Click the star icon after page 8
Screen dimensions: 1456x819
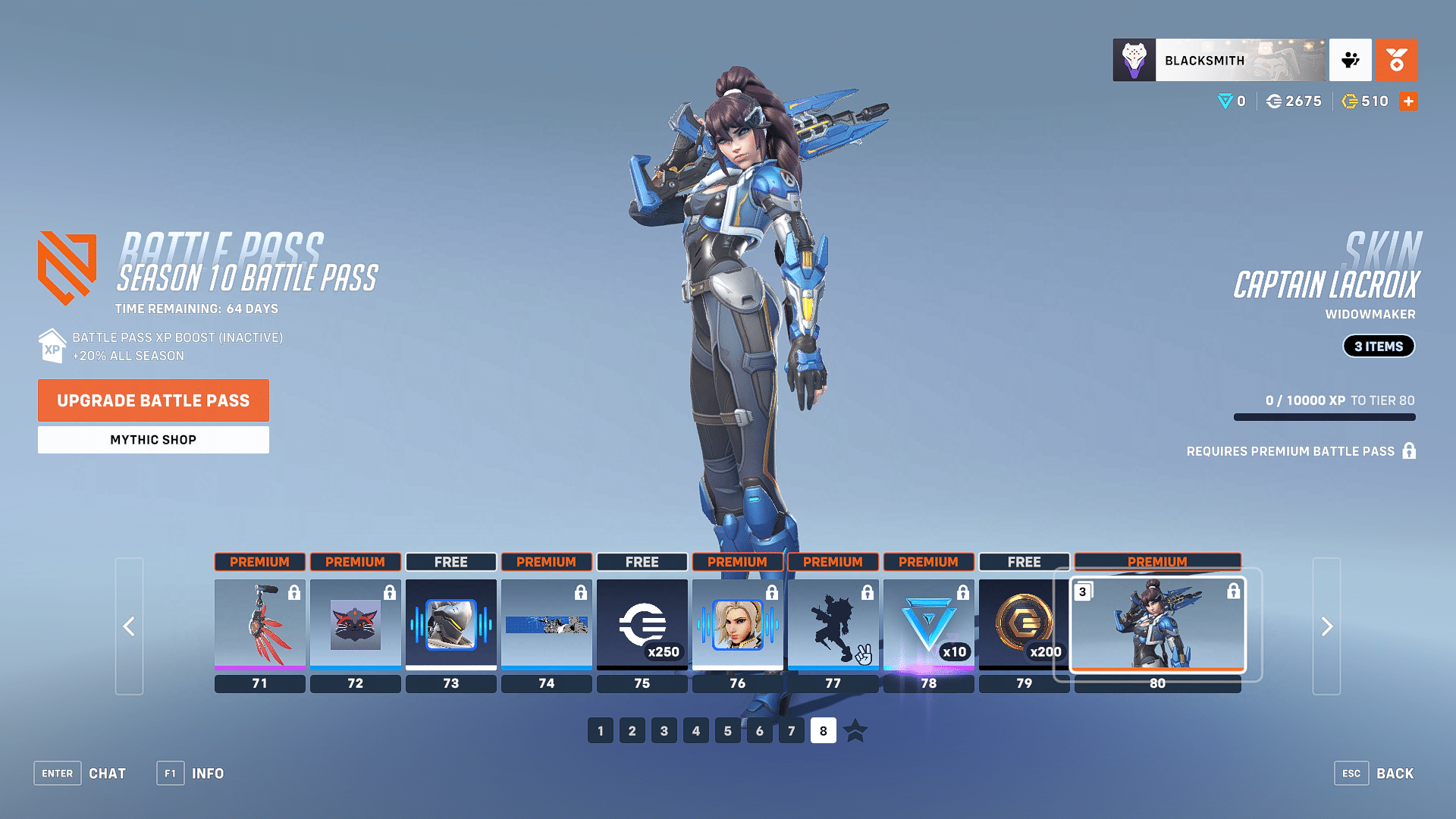click(x=855, y=731)
